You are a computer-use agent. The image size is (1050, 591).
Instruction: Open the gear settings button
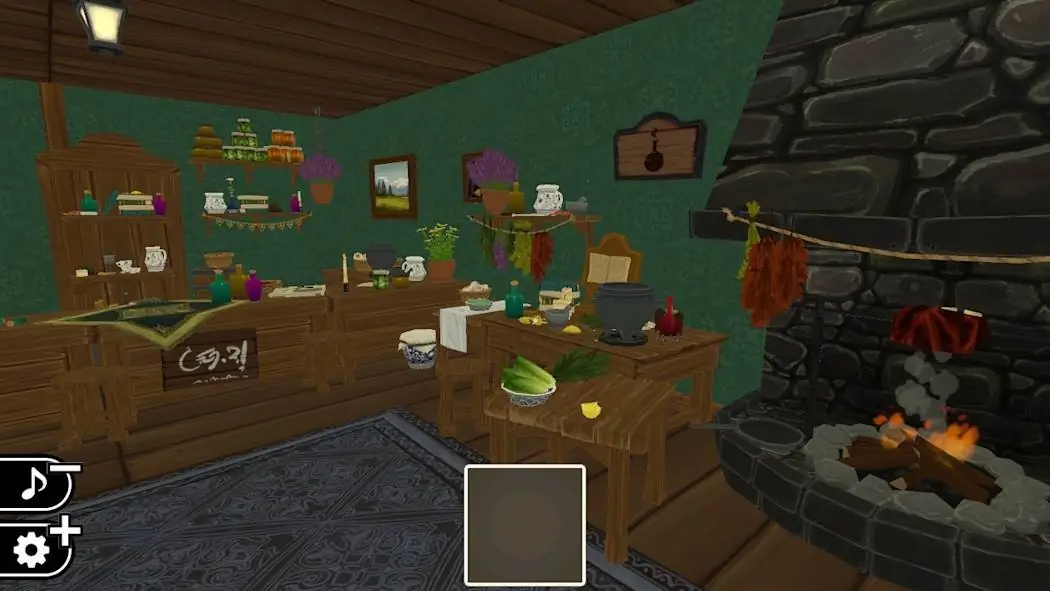pyautogui.click(x=33, y=551)
